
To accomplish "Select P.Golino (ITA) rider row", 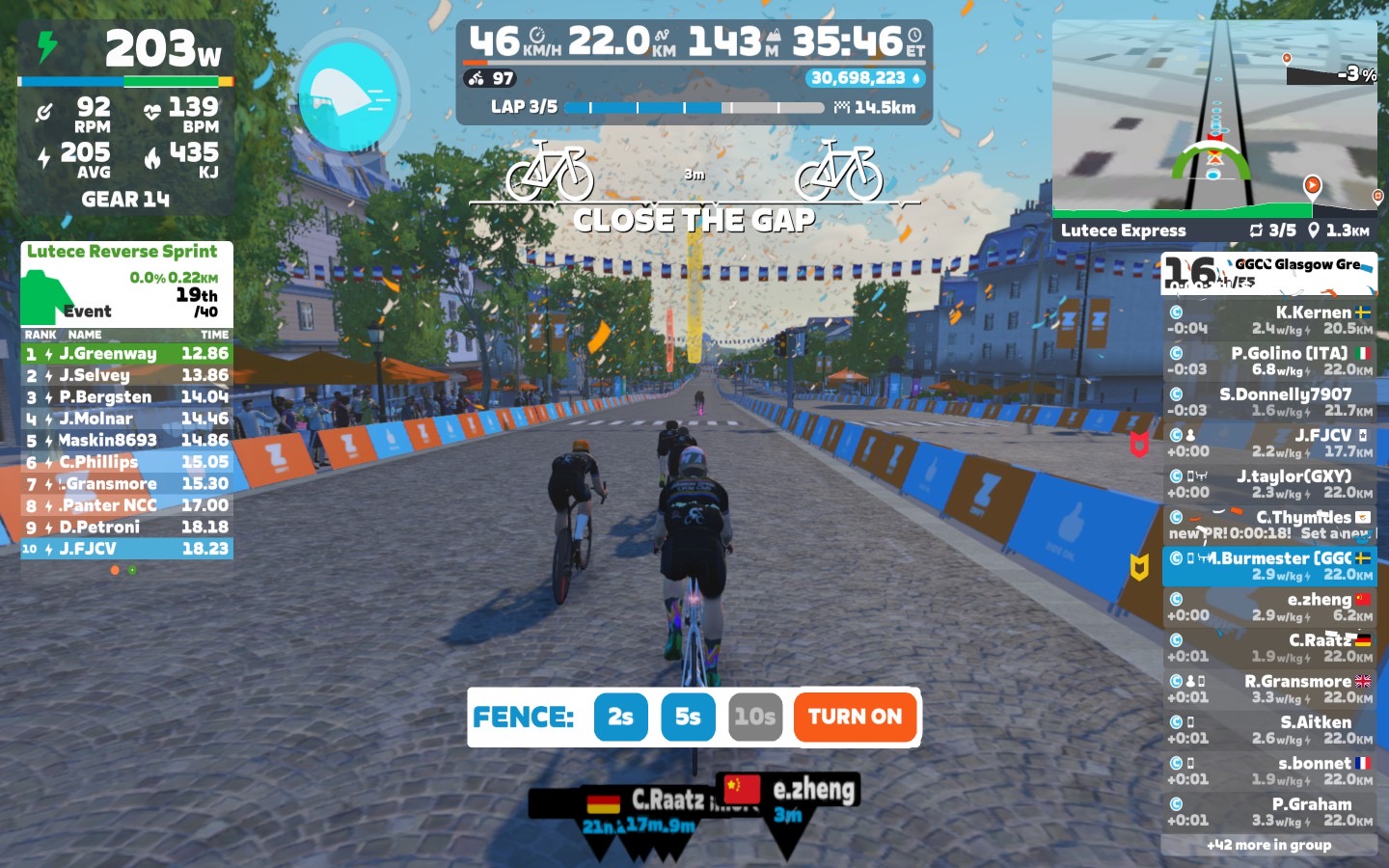I will point(1268,361).
